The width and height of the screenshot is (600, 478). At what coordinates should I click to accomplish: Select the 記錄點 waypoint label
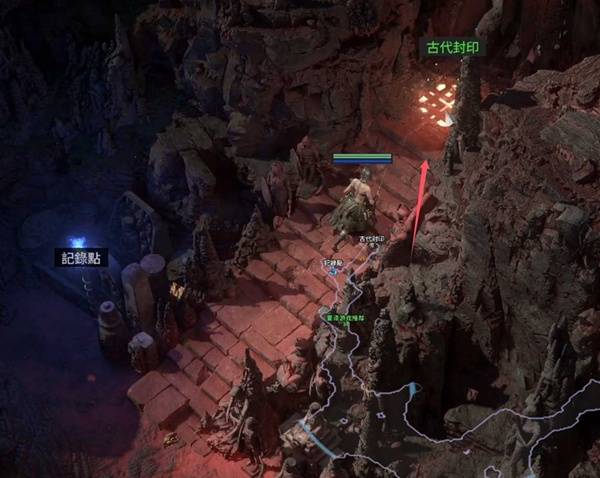click(81, 257)
